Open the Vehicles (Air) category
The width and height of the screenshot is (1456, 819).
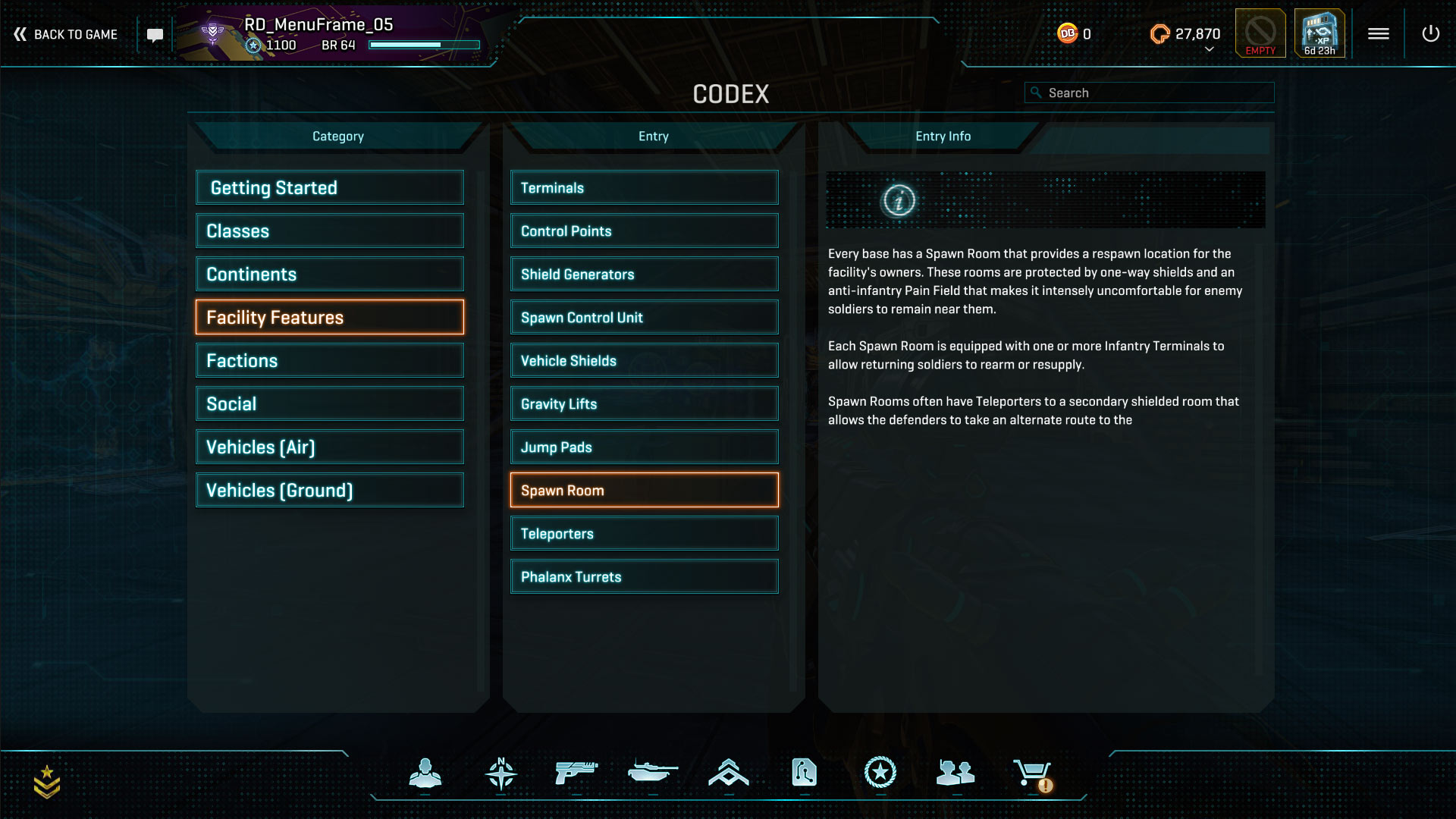pyautogui.click(x=330, y=447)
